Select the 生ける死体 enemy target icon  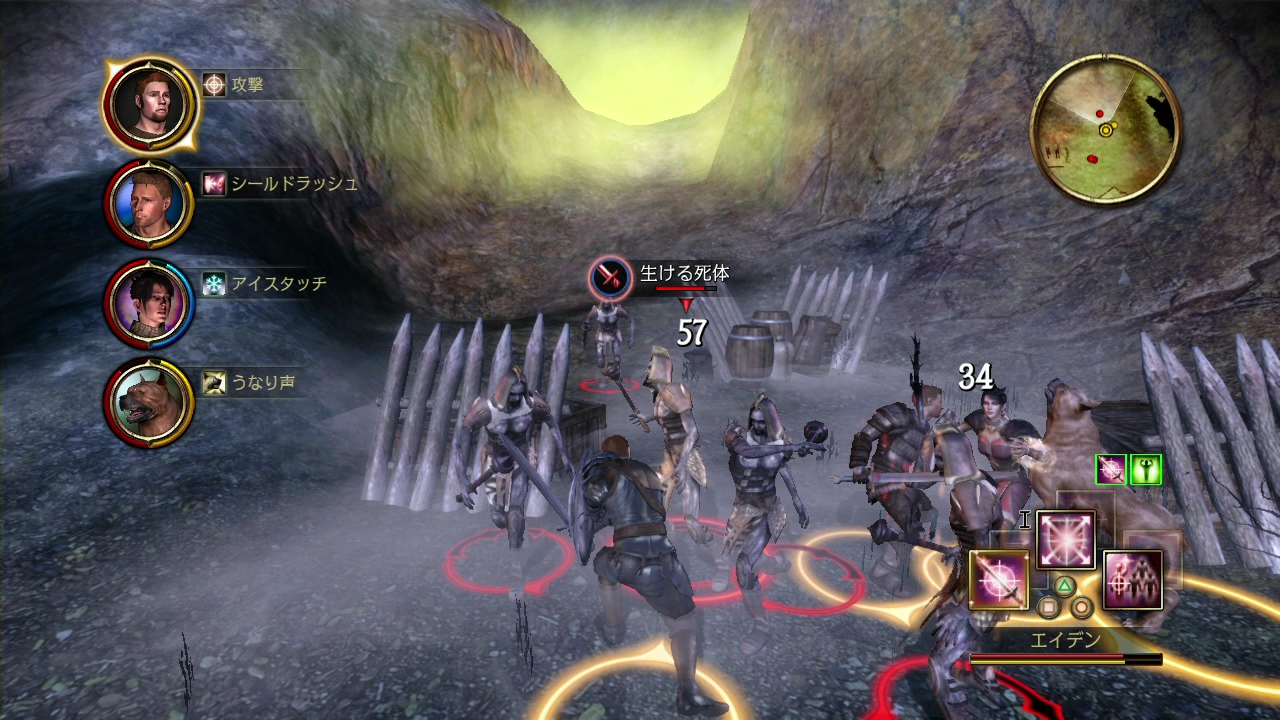(610, 277)
